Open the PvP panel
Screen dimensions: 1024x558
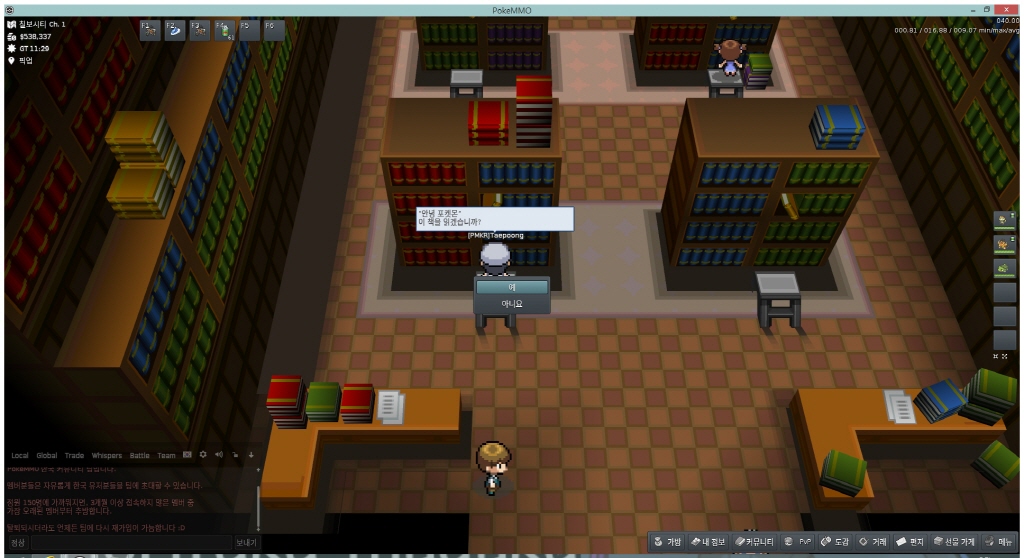(x=800, y=541)
